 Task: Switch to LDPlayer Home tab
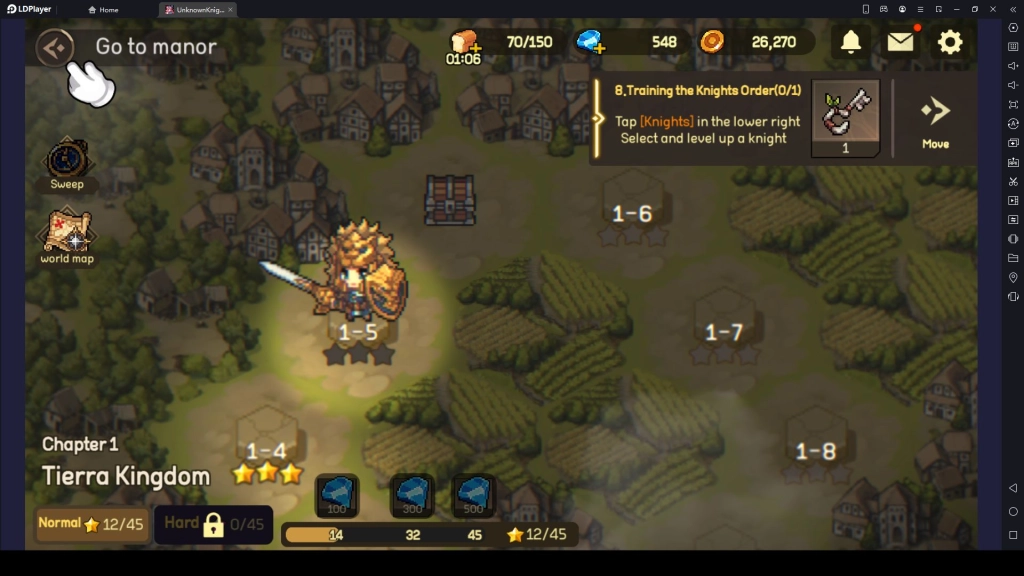(103, 10)
